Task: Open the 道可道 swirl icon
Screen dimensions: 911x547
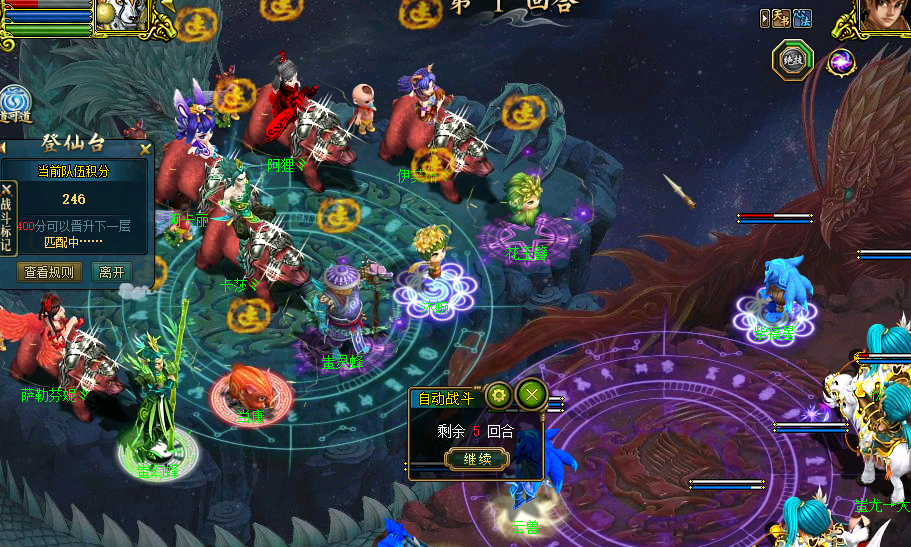Action: (14, 104)
